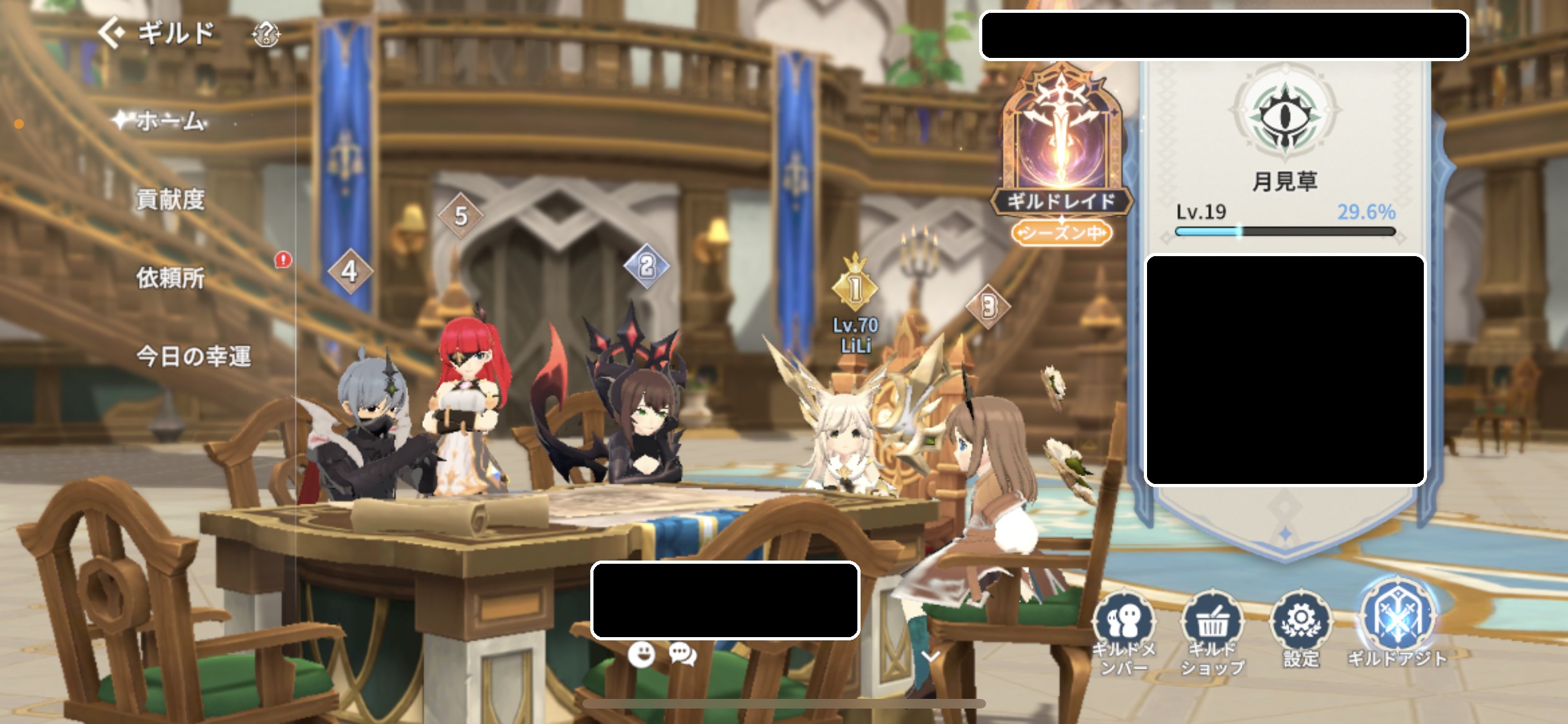Open the 依頼所 menu

[170, 278]
